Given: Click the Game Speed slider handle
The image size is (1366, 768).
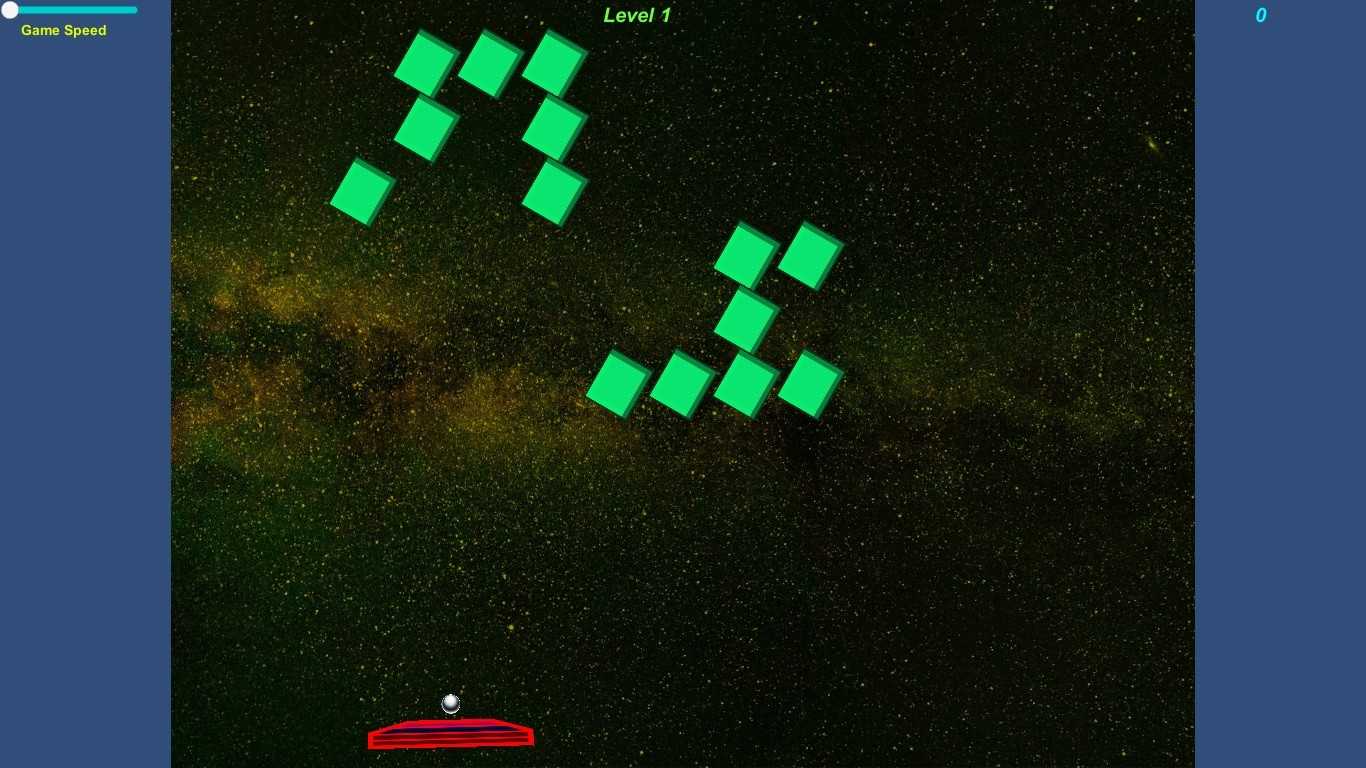Looking at the screenshot, I should tap(10, 9).
